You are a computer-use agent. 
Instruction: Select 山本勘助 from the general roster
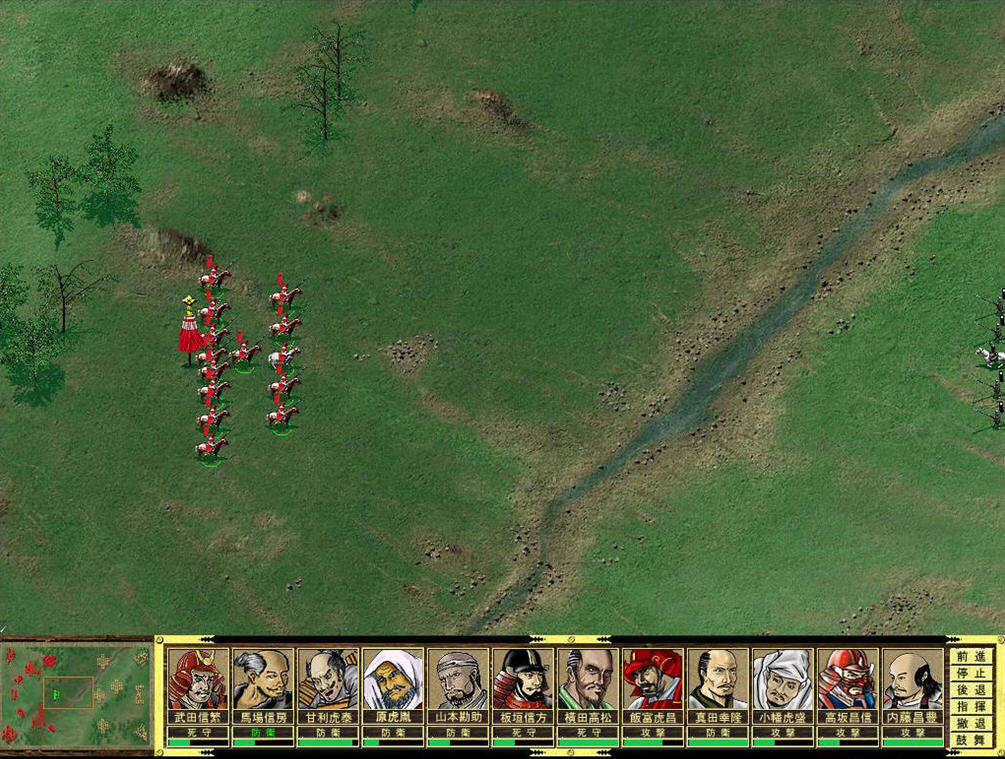(x=458, y=679)
